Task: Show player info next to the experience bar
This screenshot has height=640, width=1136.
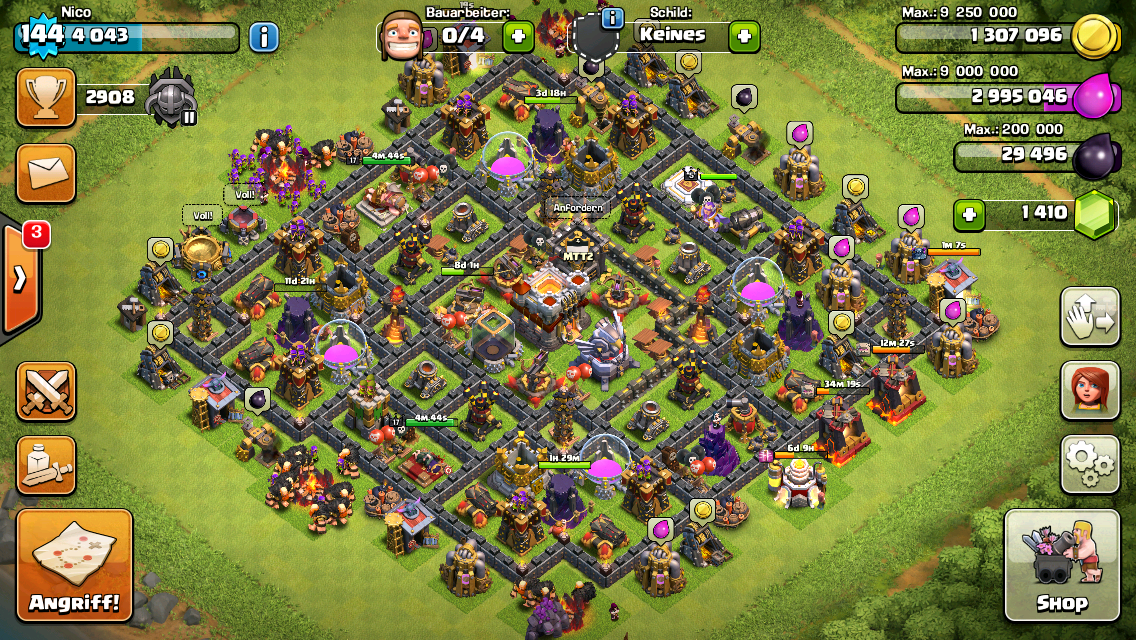Action: [x=263, y=38]
